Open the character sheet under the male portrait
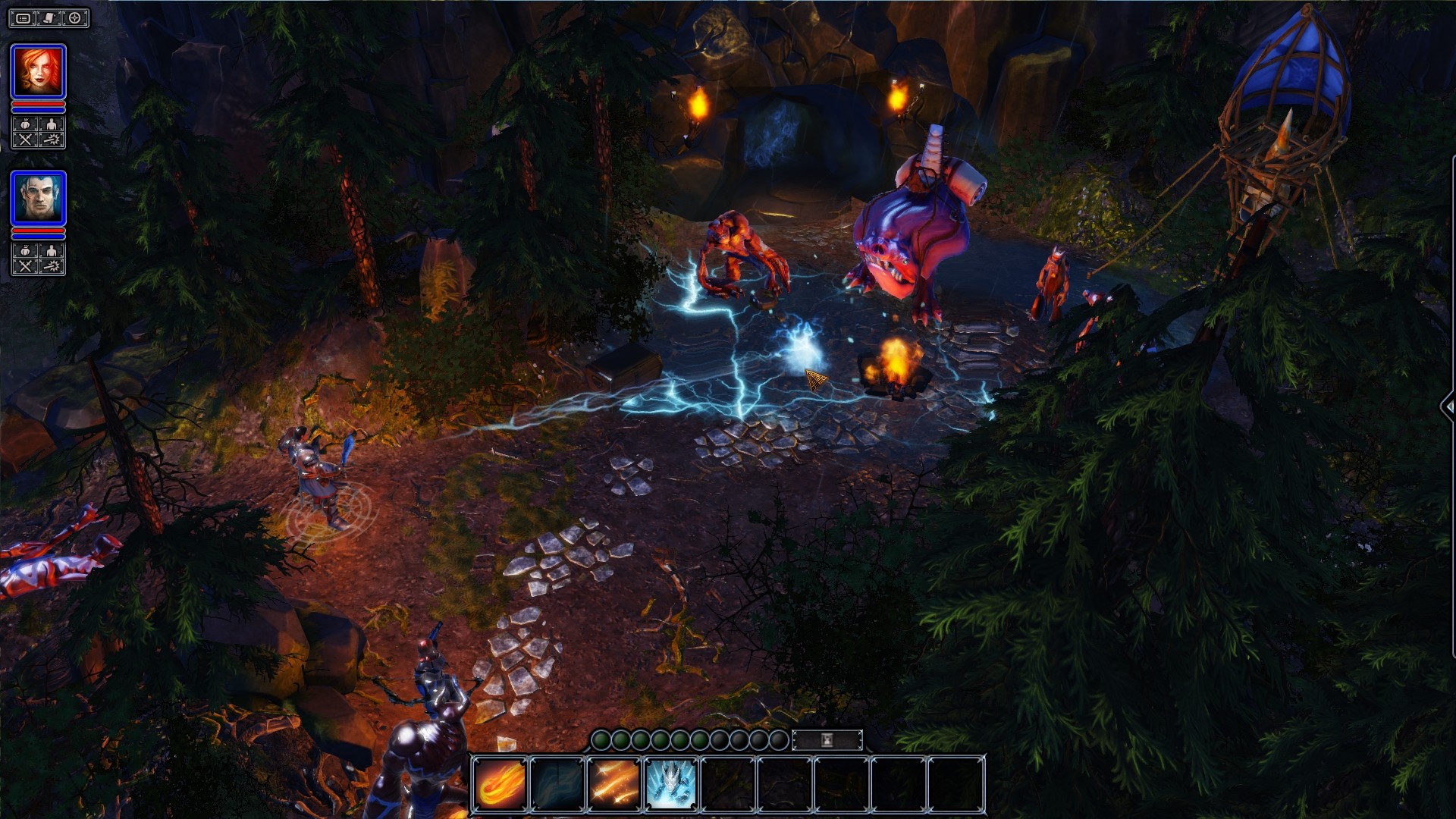The width and height of the screenshot is (1456, 819). point(51,251)
